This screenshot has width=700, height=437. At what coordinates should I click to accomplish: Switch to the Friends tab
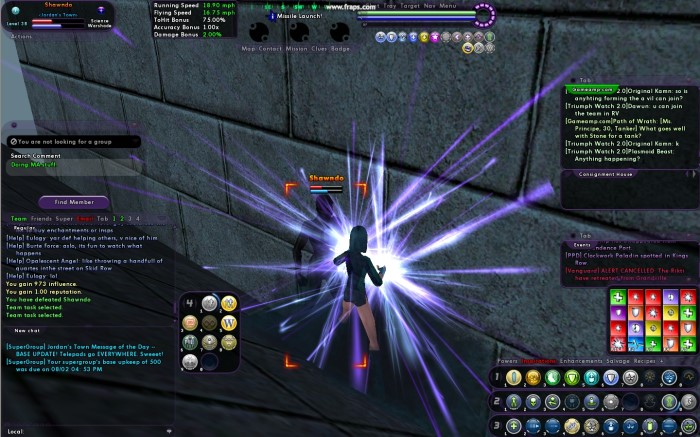41,218
